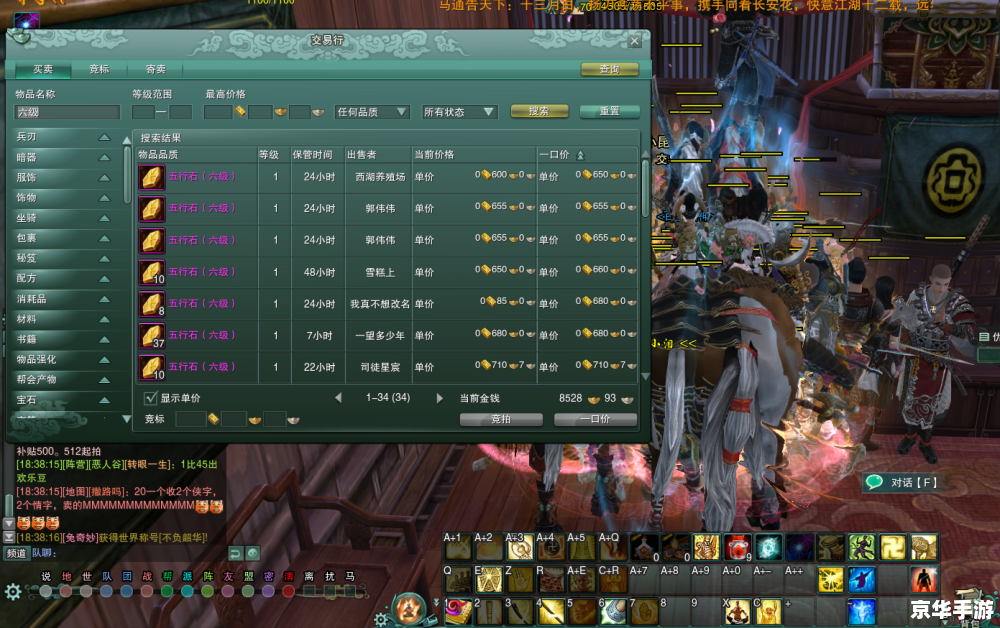Toggle the 显示单价 checkbox

click(x=151, y=398)
